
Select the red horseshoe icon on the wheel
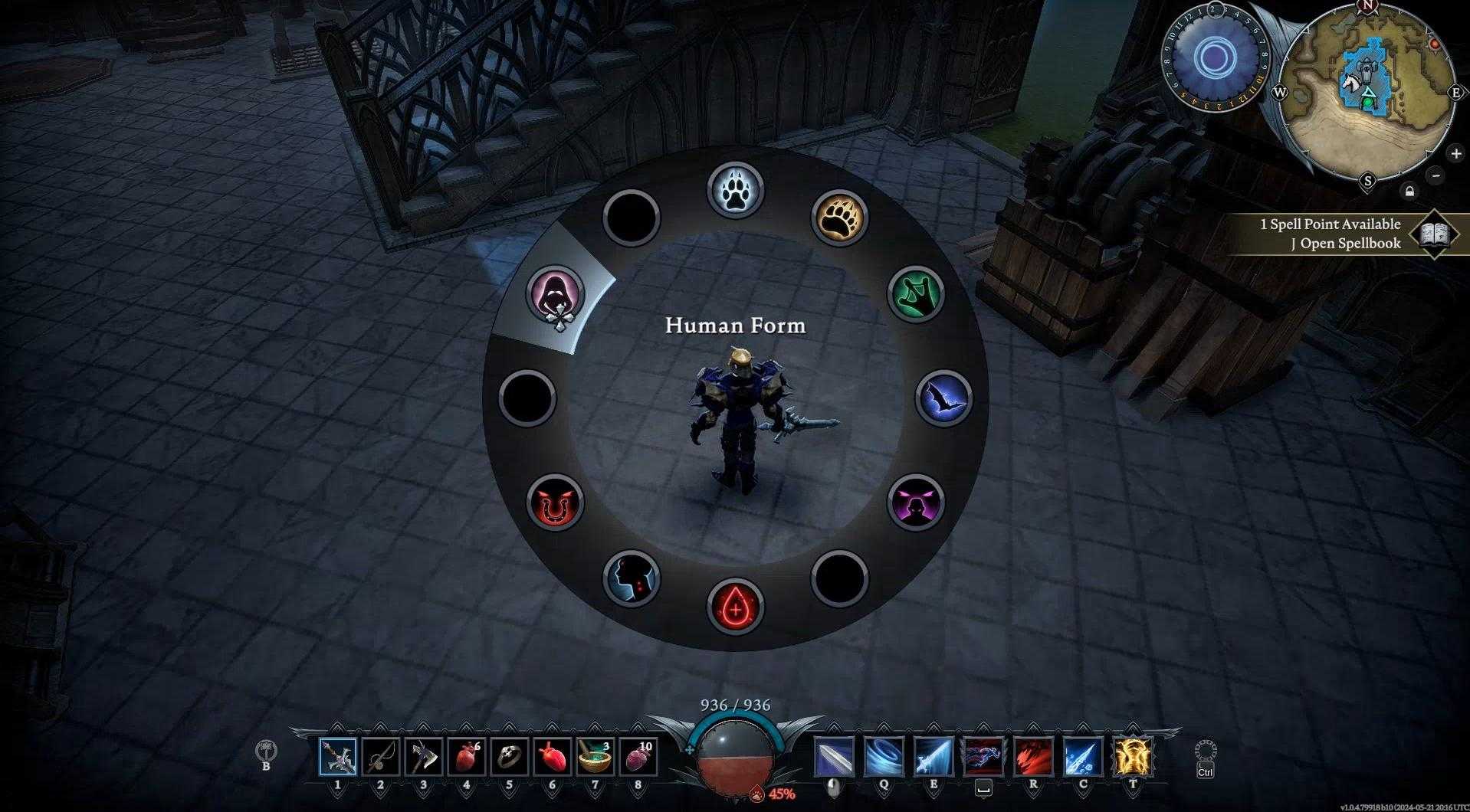556,503
